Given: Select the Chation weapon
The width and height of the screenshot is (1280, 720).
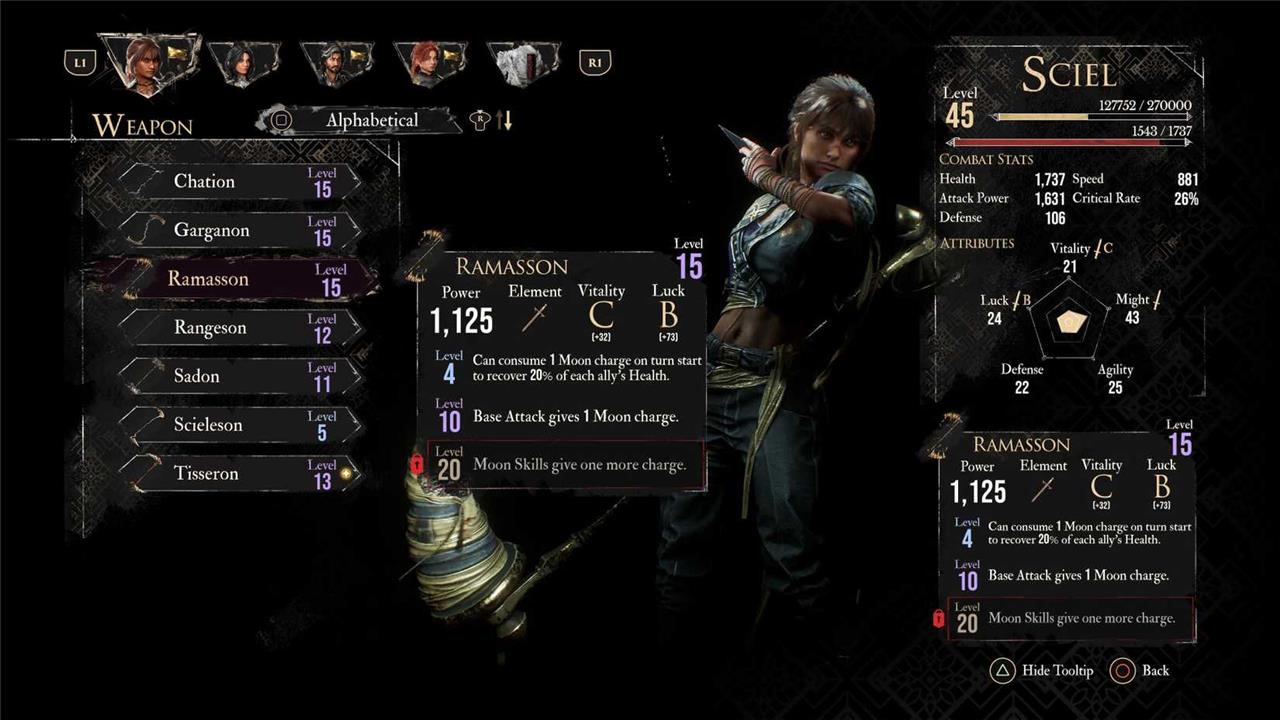Looking at the screenshot, I should tap(238, 182).
